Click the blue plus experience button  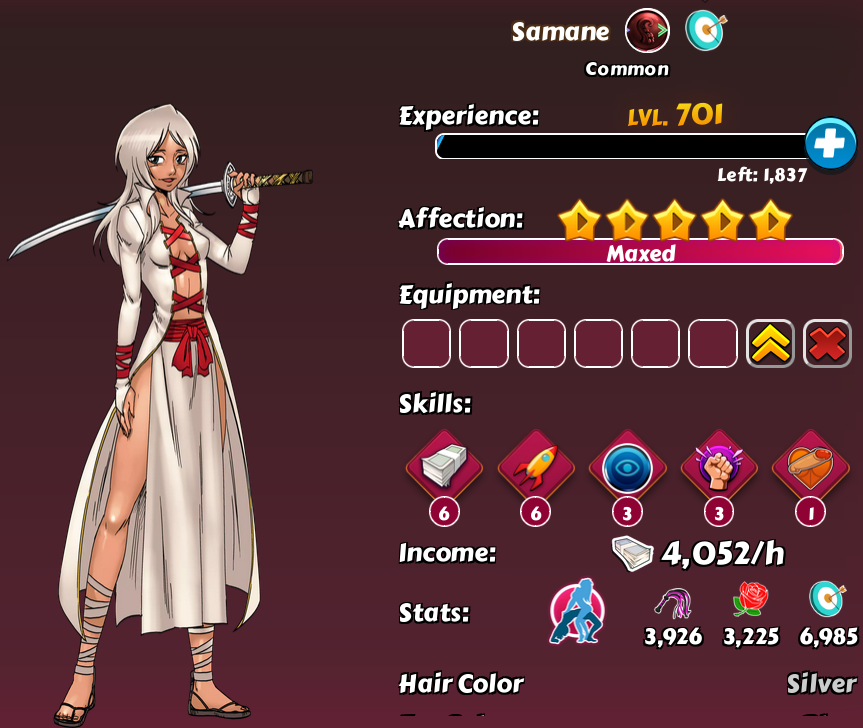coord(830,145)
